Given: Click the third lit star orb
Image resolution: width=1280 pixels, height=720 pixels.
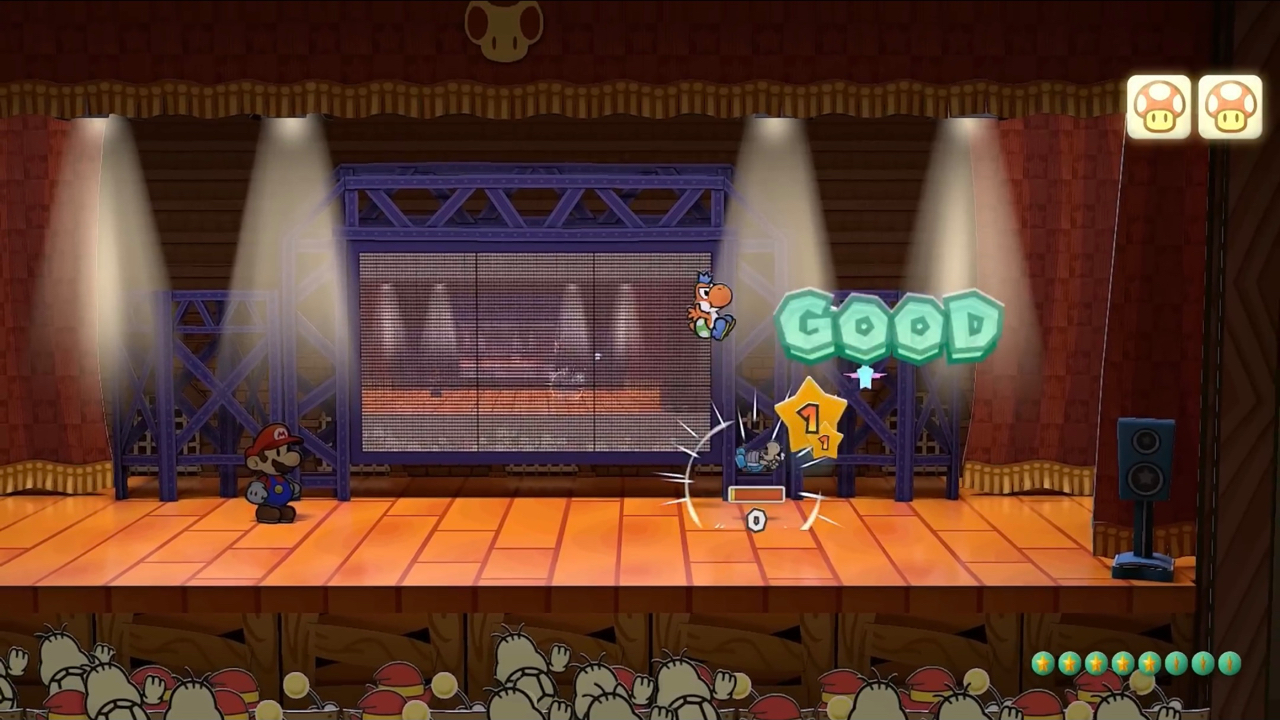Looking at the screenshot, I should coord(1095,662).
